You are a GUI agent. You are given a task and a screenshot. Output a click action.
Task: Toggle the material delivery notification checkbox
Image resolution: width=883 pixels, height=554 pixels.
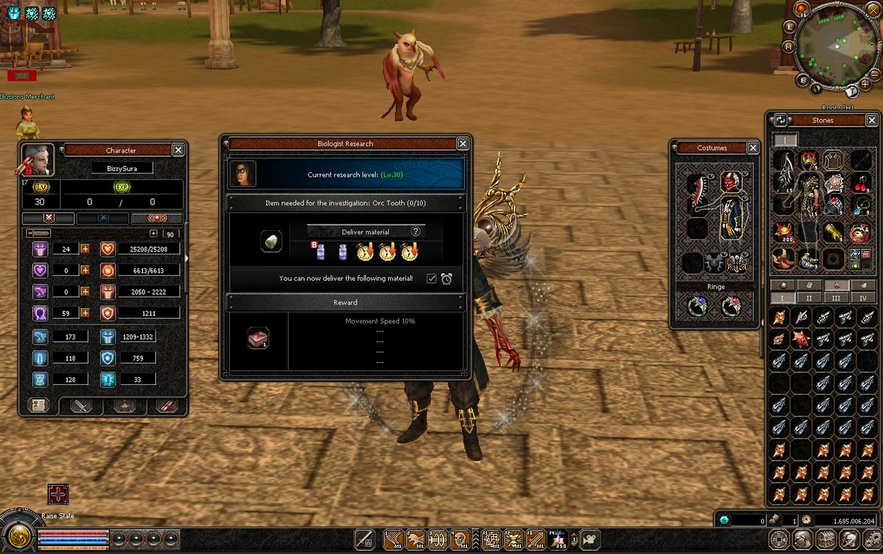[x=432, y=278]
